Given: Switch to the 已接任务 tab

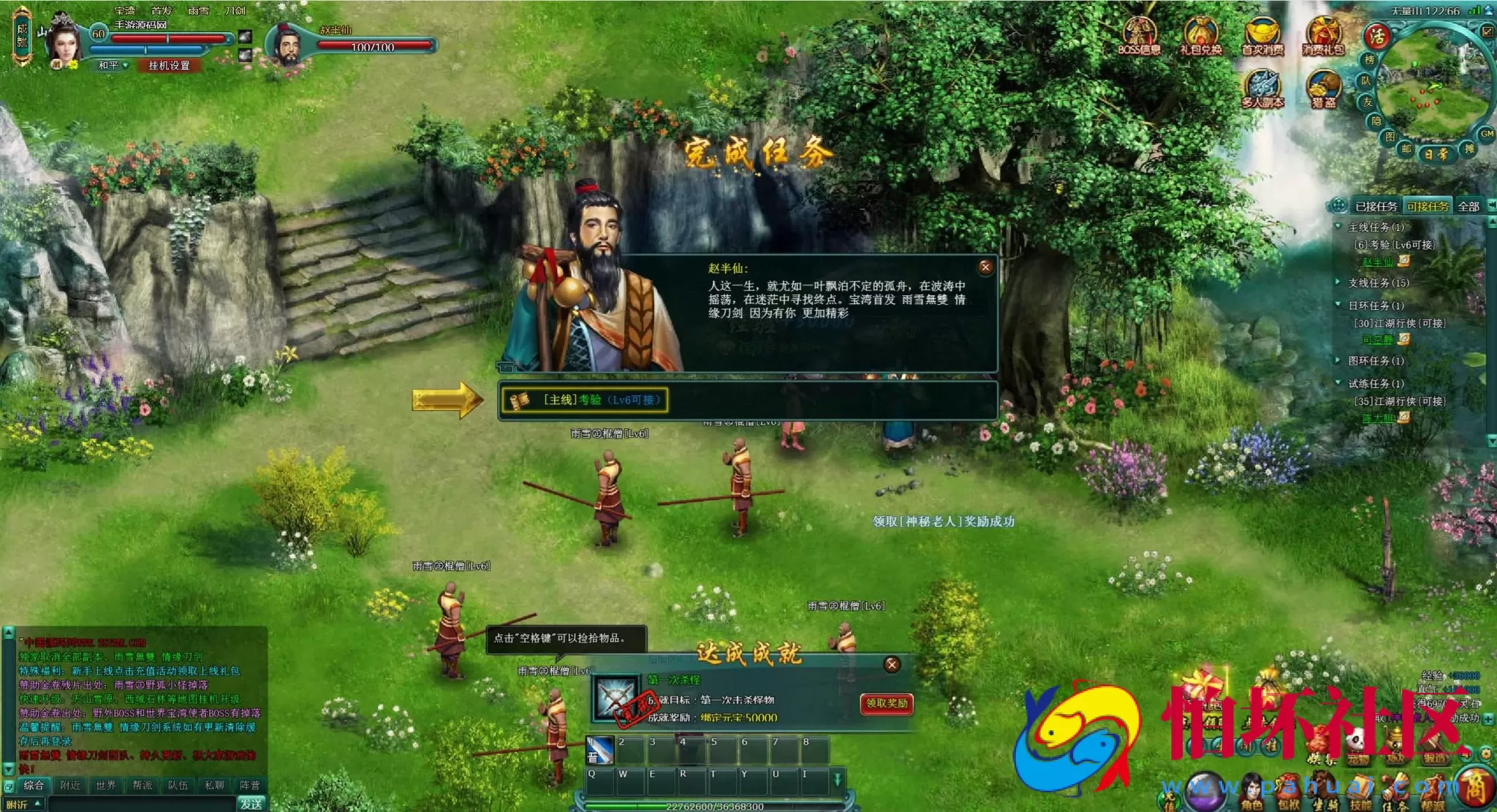Looking at the screenshot, I should [1377, 207].
